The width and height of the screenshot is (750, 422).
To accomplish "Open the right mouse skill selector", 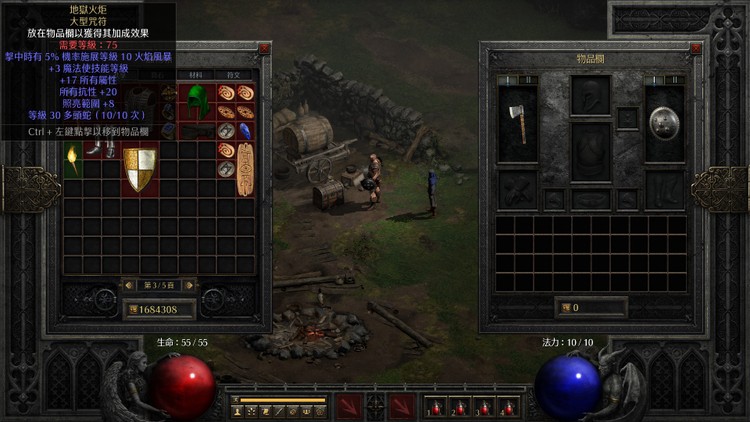I will coord(402,406).
